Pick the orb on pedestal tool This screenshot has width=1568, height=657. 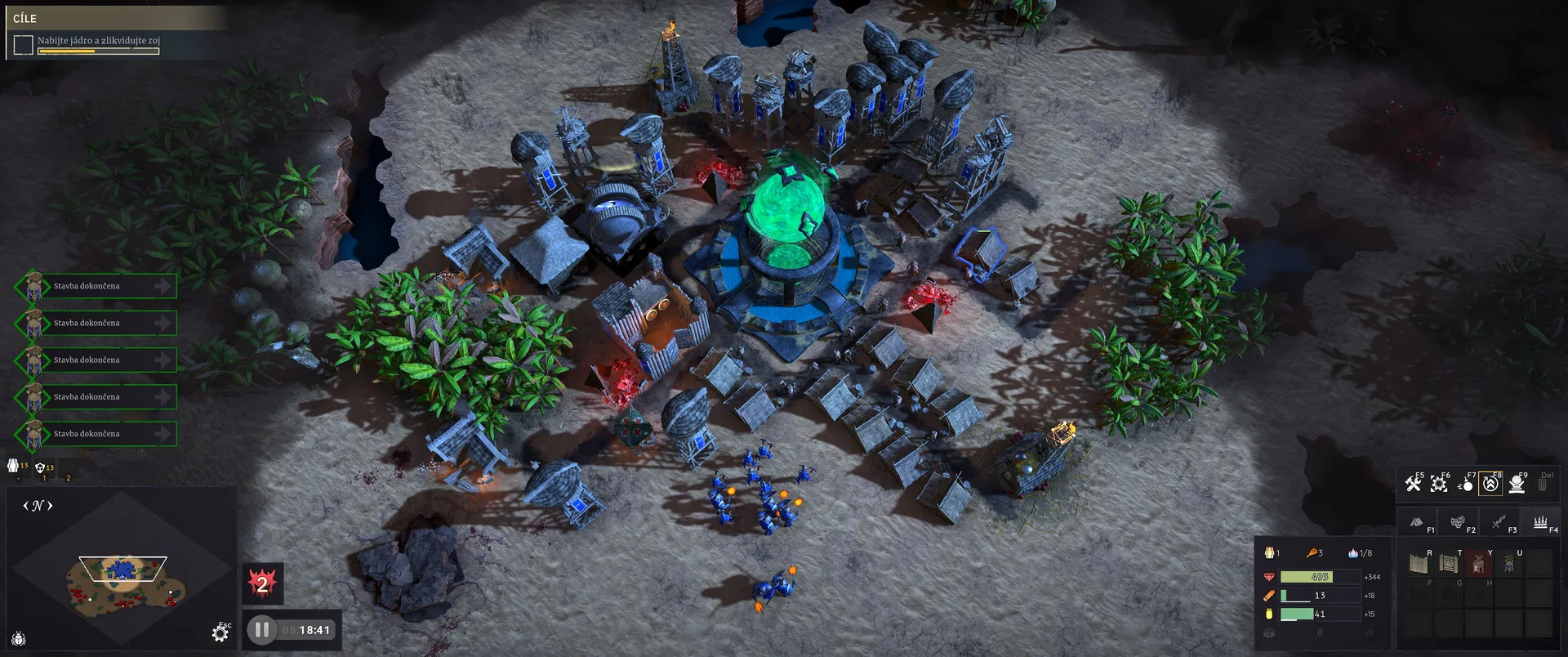click(1517, 484)
